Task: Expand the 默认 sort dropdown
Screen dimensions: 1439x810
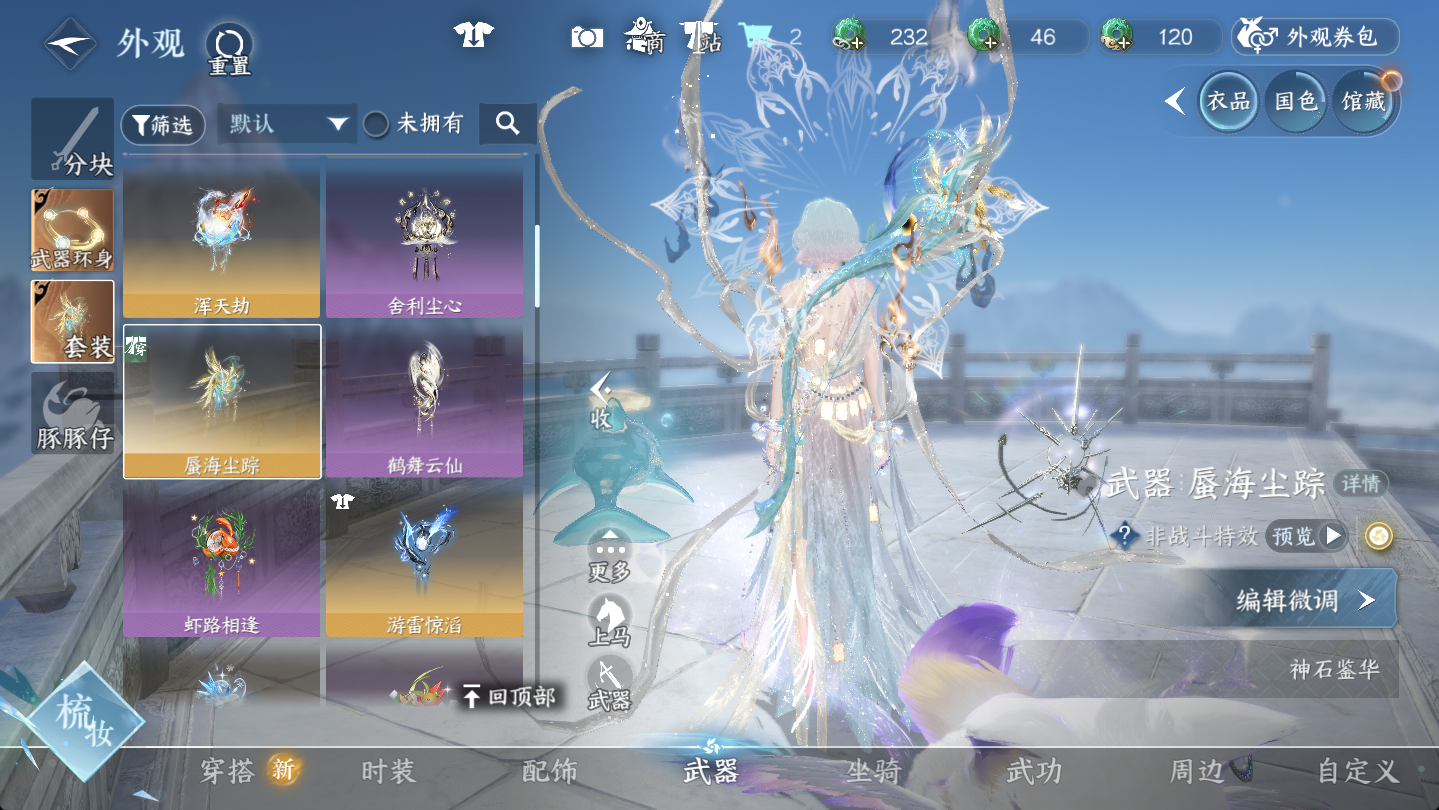Action: click(288, 124)
